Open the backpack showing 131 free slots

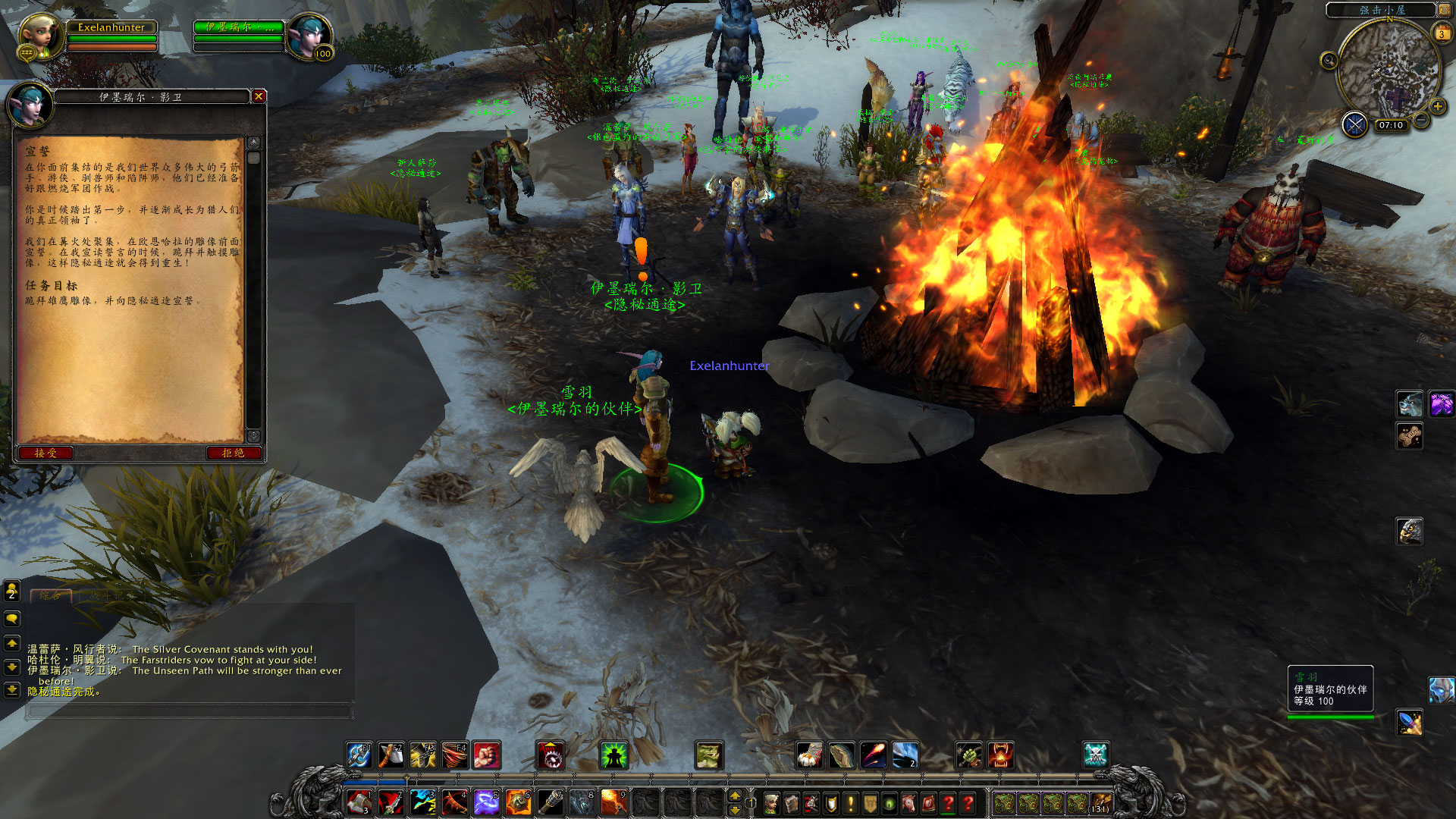[x=1100, y=802]
